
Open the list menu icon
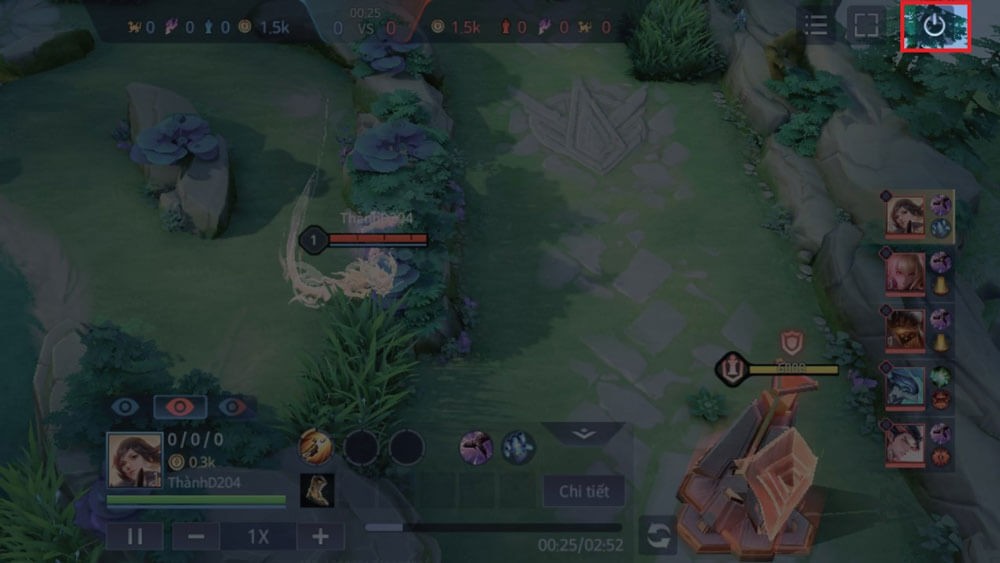(x=816, y=26)
